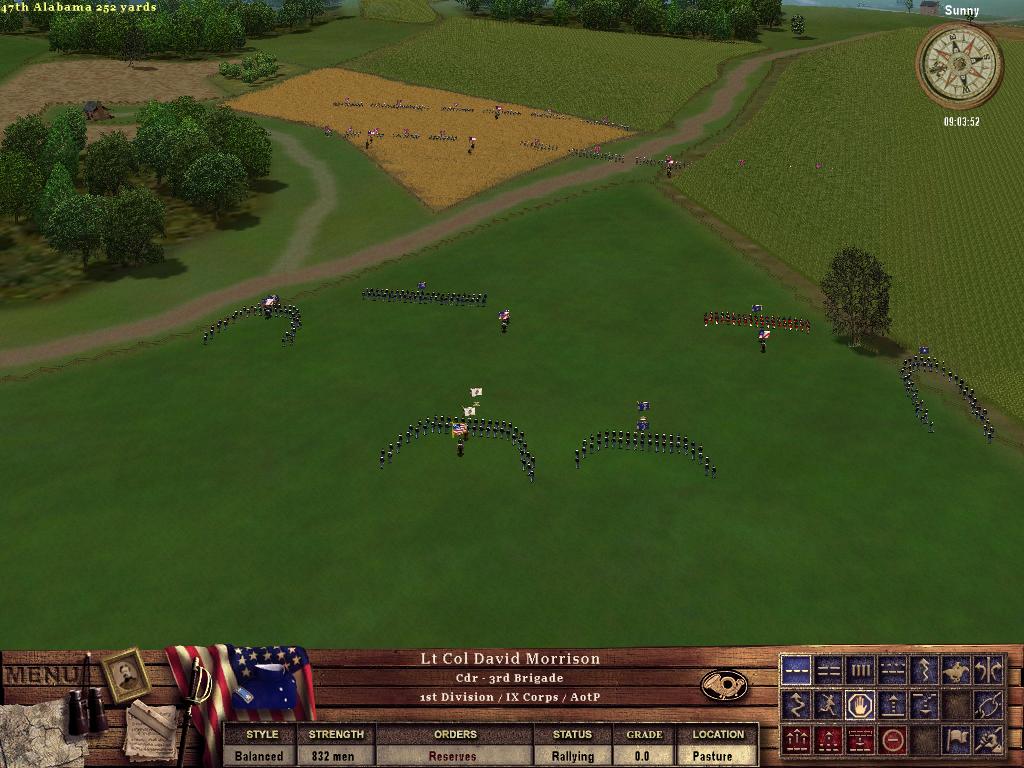Choose the double line formation
The height and width of the screenshot is (768, 1024).
pos(828,670)
